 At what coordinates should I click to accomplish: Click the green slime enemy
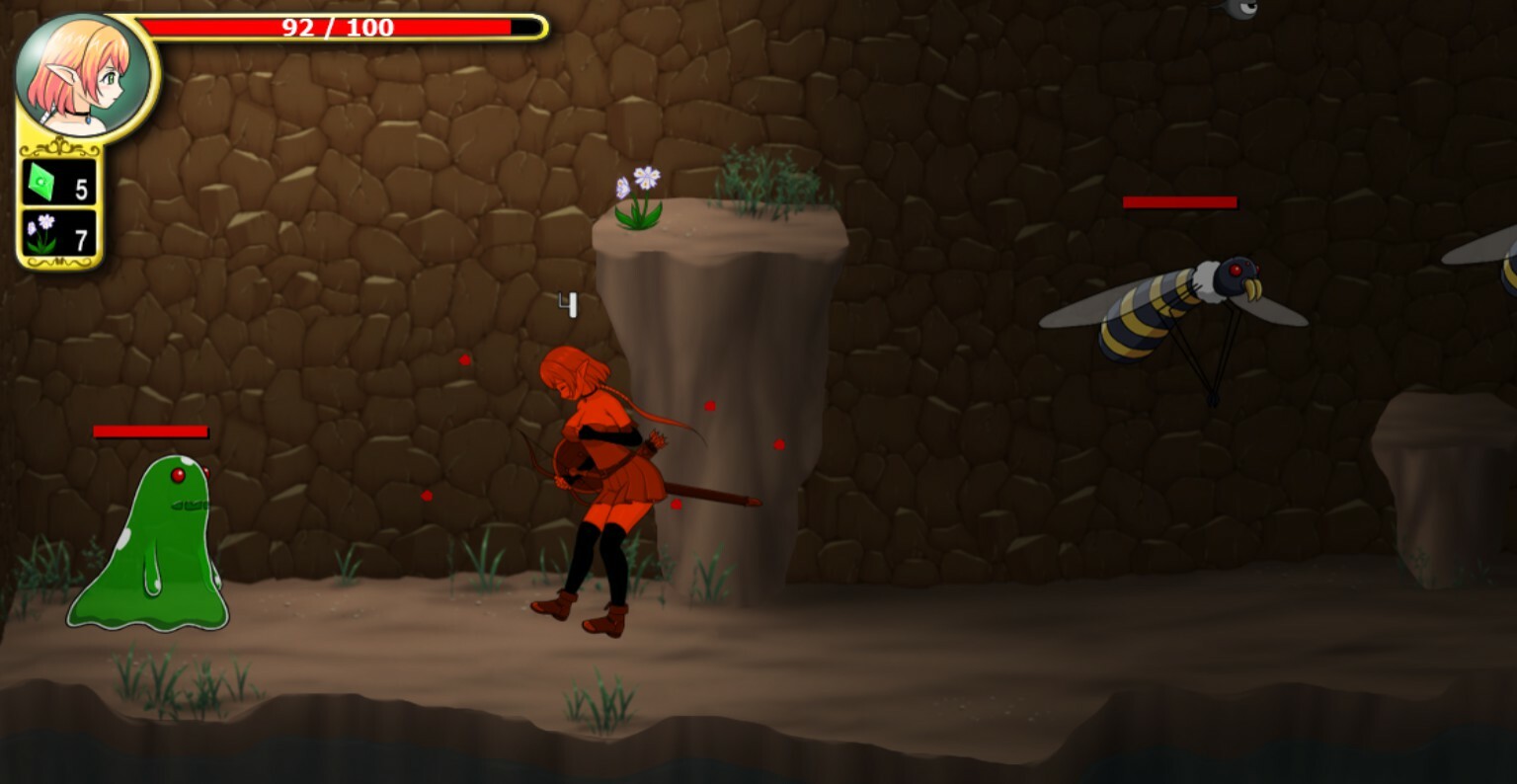[148, 543]
